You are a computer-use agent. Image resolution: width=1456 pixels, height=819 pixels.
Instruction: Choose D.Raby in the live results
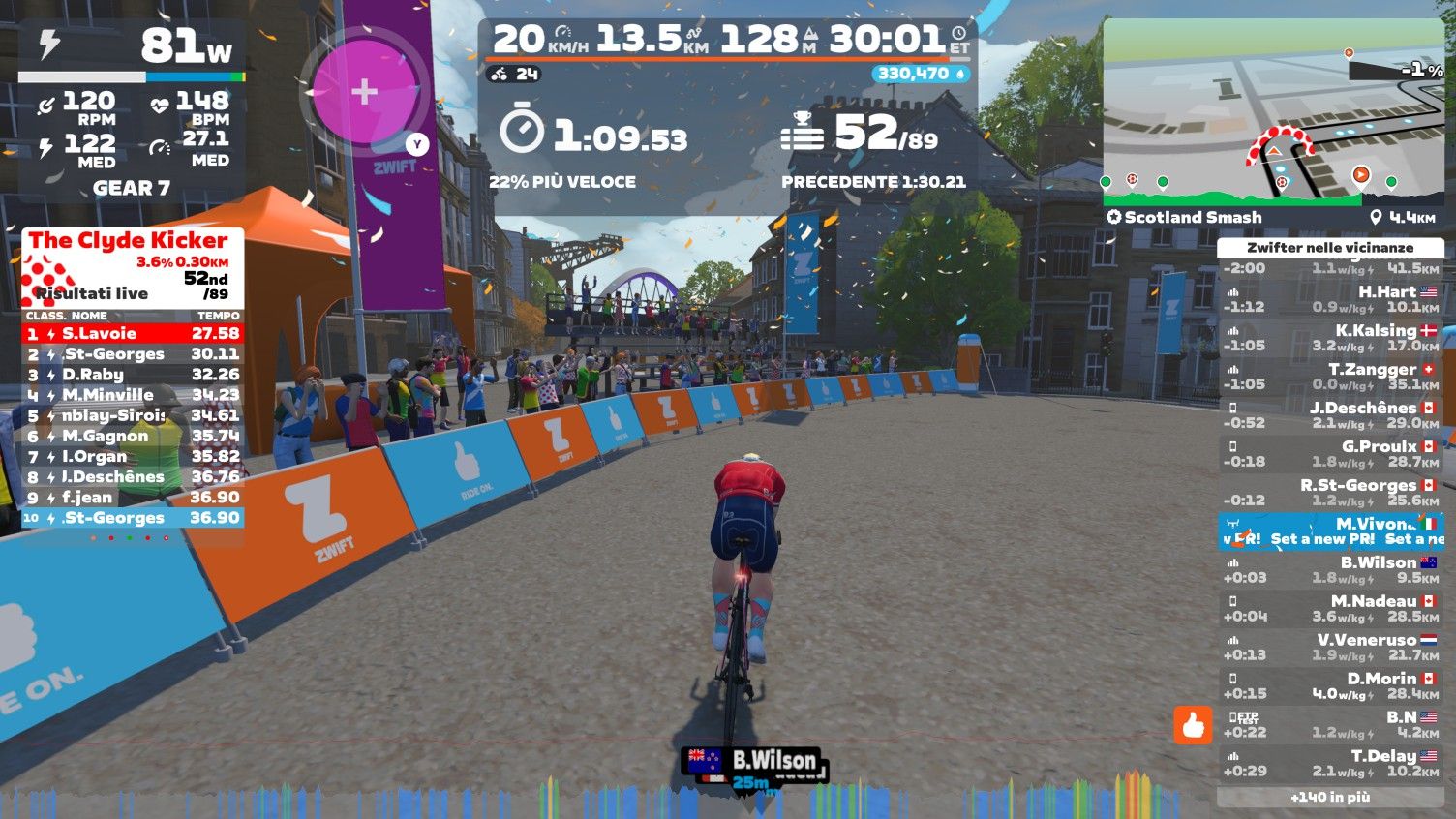133,375
